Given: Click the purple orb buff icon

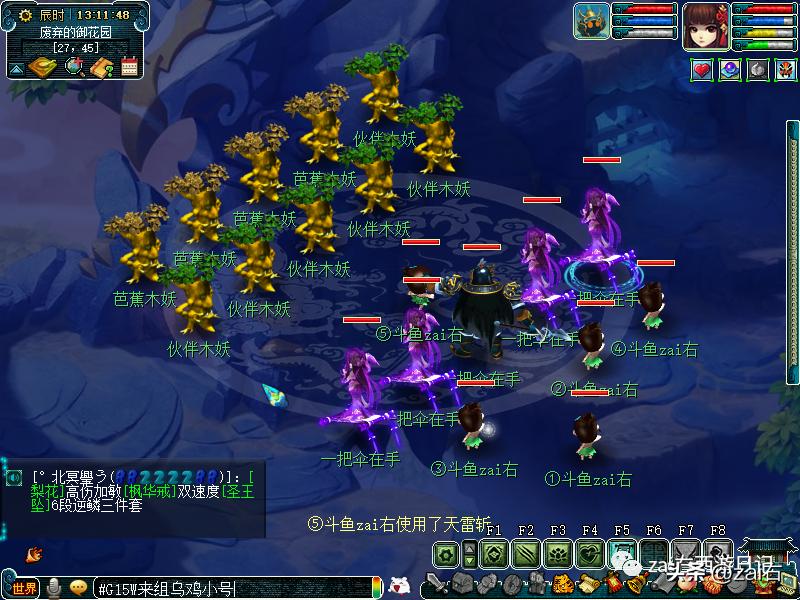Looking at the screenshot, I should click(731, 70).
